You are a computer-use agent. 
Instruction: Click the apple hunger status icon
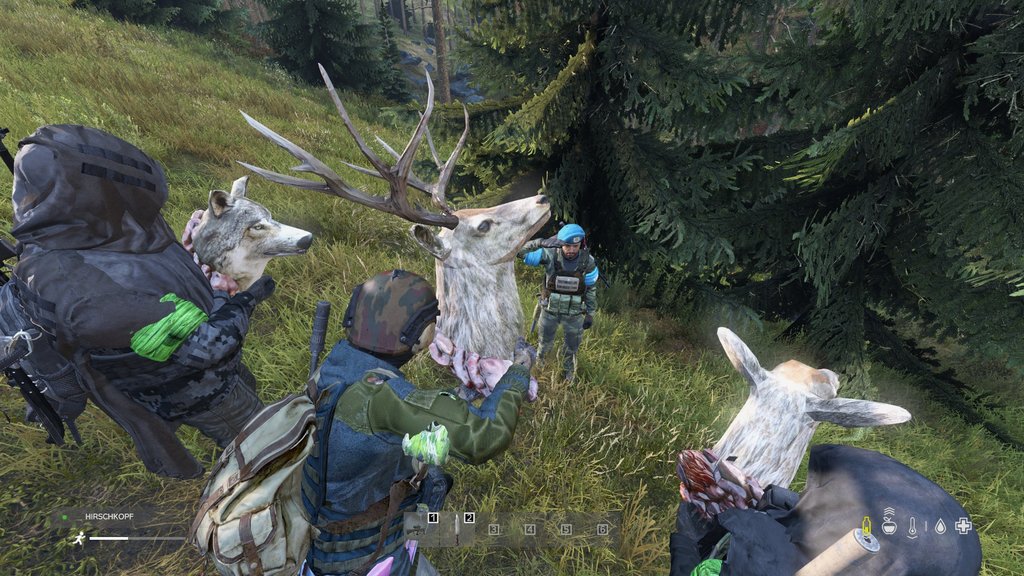click(x=889, y=526)
